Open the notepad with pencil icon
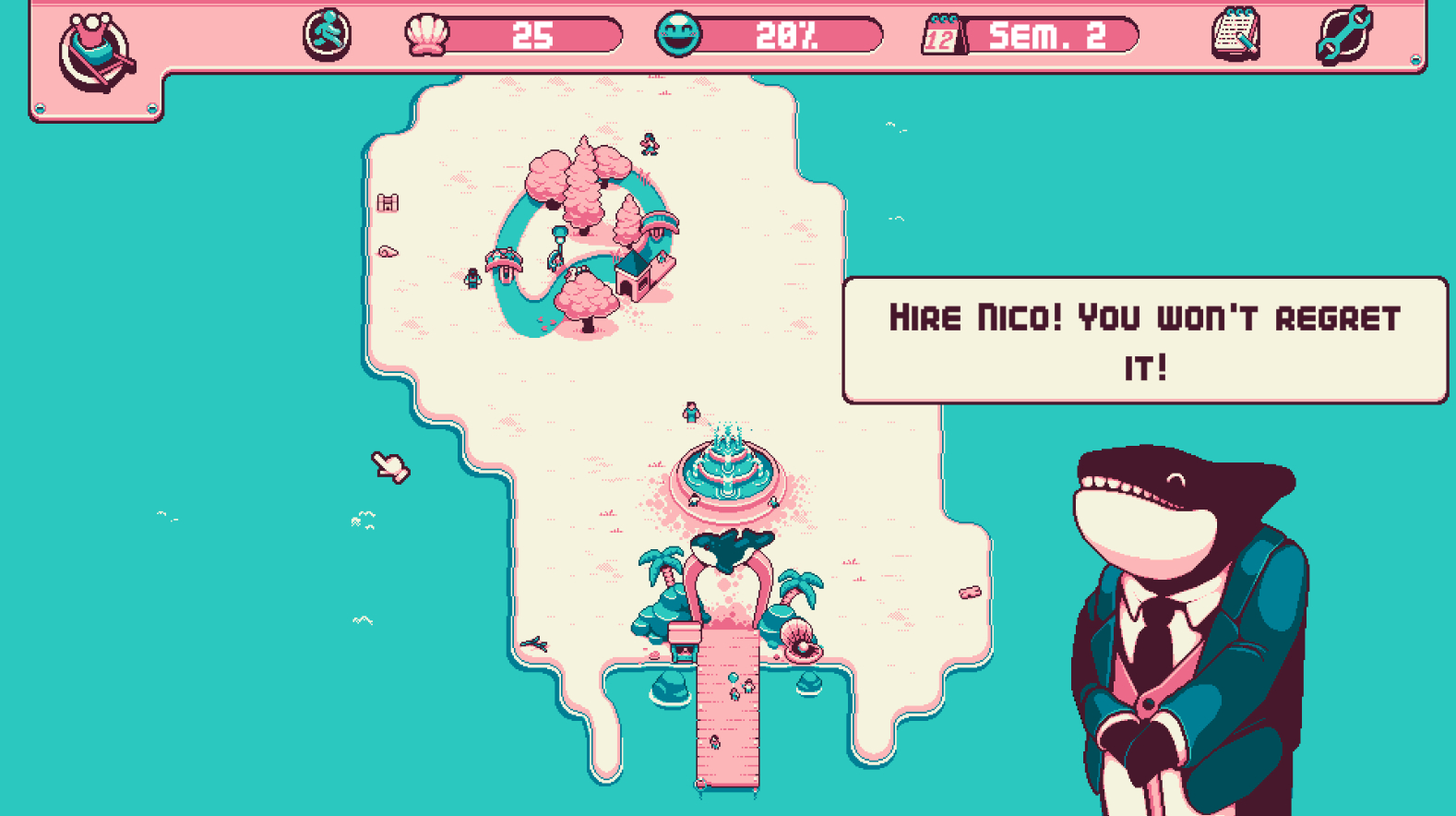The width and height of the screenshot is (1456, 816). click(1235, 35)
